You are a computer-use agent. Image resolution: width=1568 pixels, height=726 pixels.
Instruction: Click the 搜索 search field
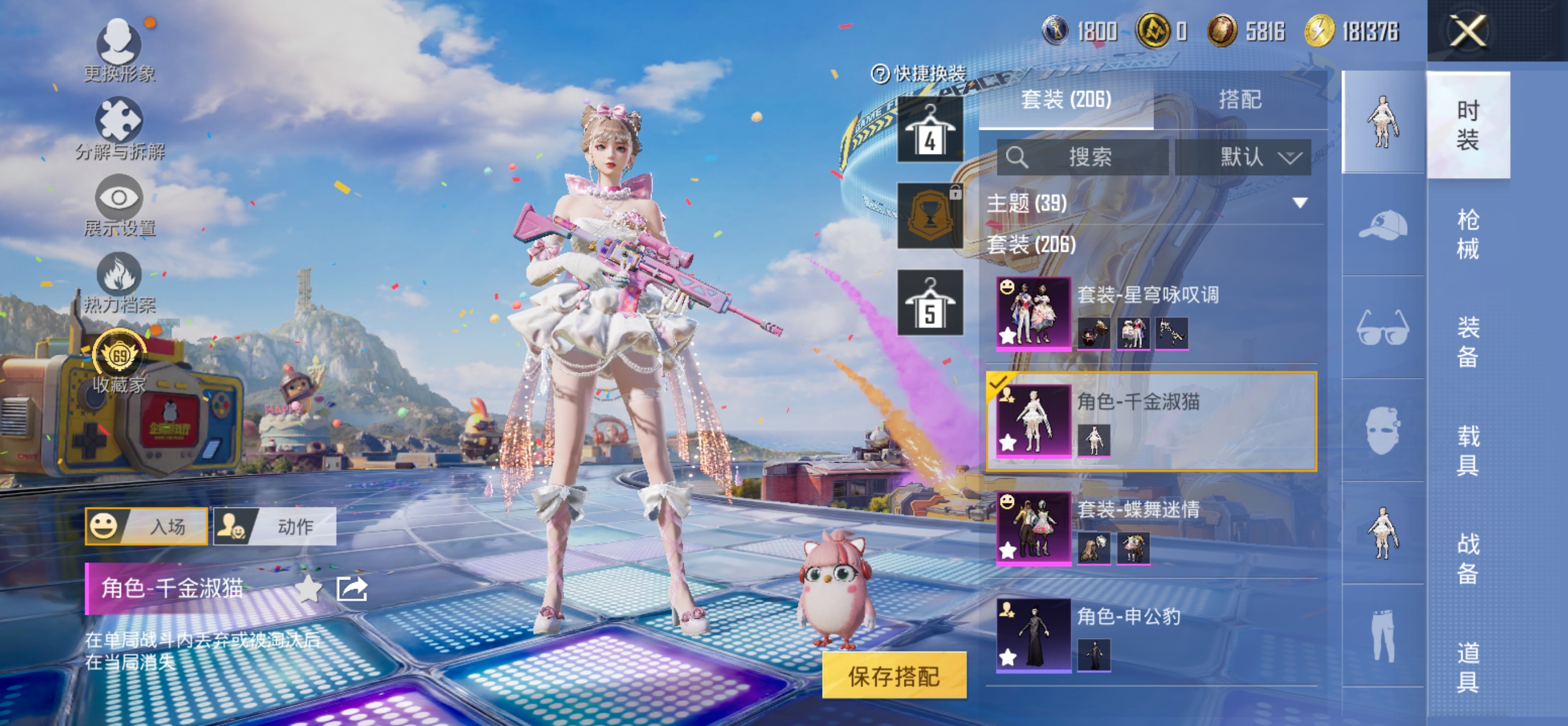[x=1083, y=157]
